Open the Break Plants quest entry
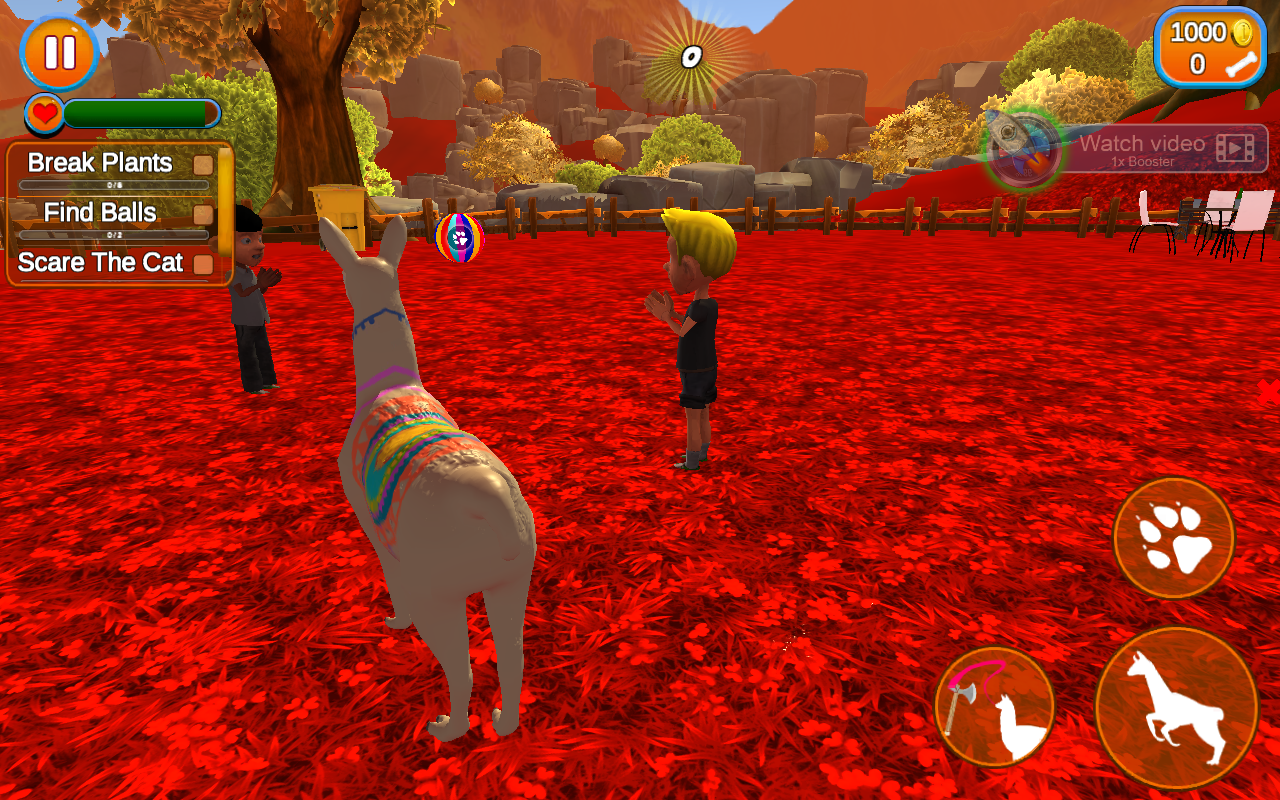This screenshot has width=1280, height=800. (x=100, y=162)
